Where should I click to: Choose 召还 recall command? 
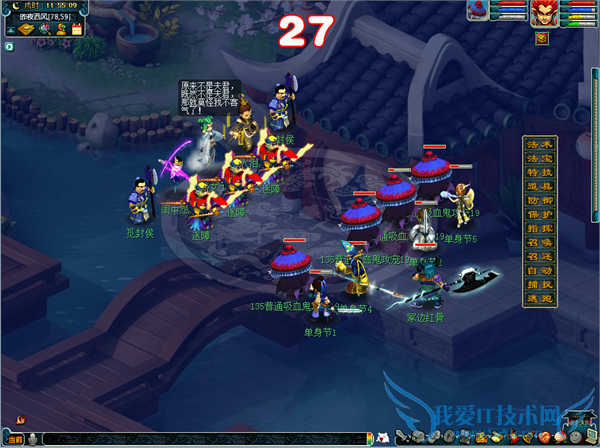click(x=538, y=256)
